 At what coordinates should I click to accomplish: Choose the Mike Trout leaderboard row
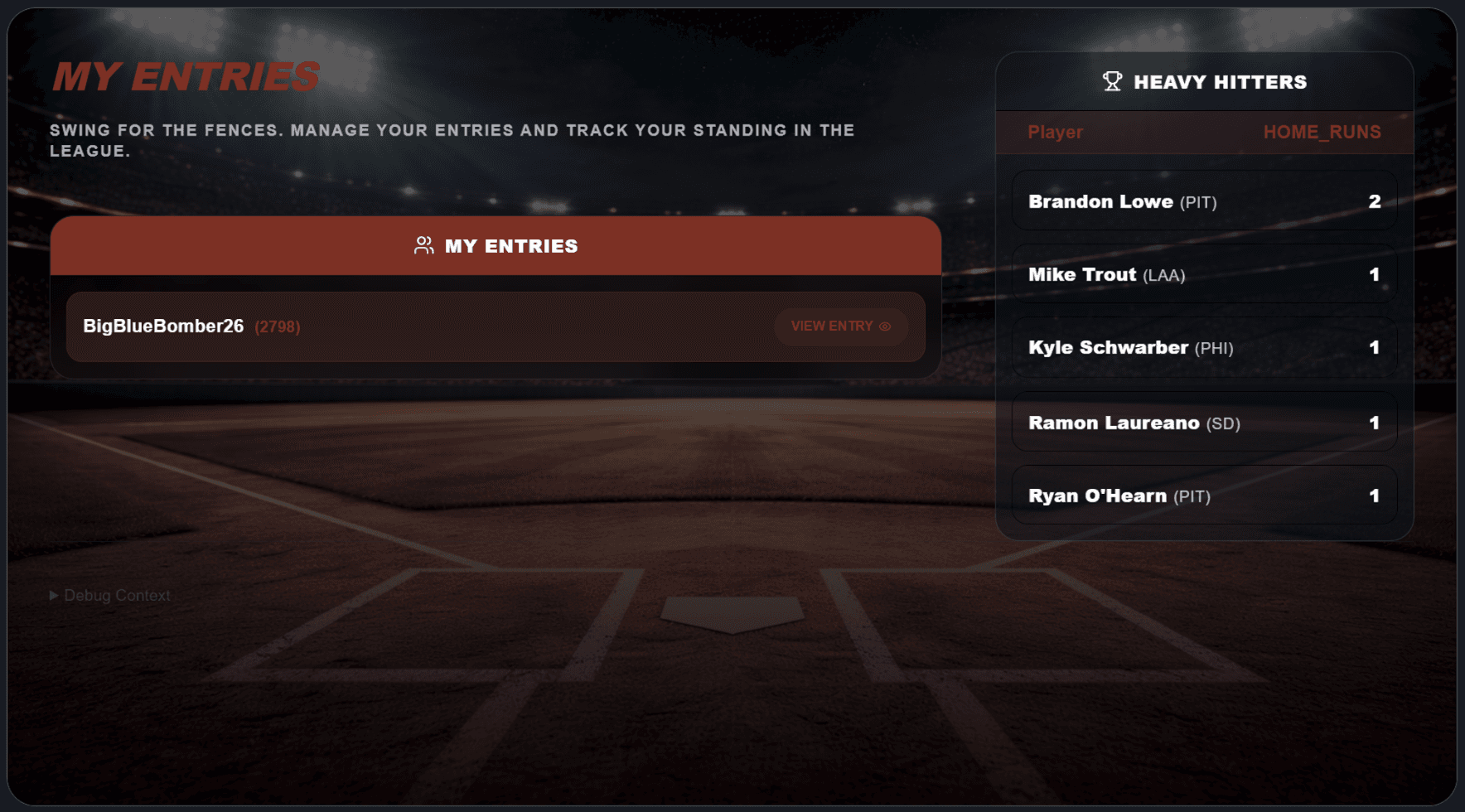pyautogui.click(x=1203, y=274)
